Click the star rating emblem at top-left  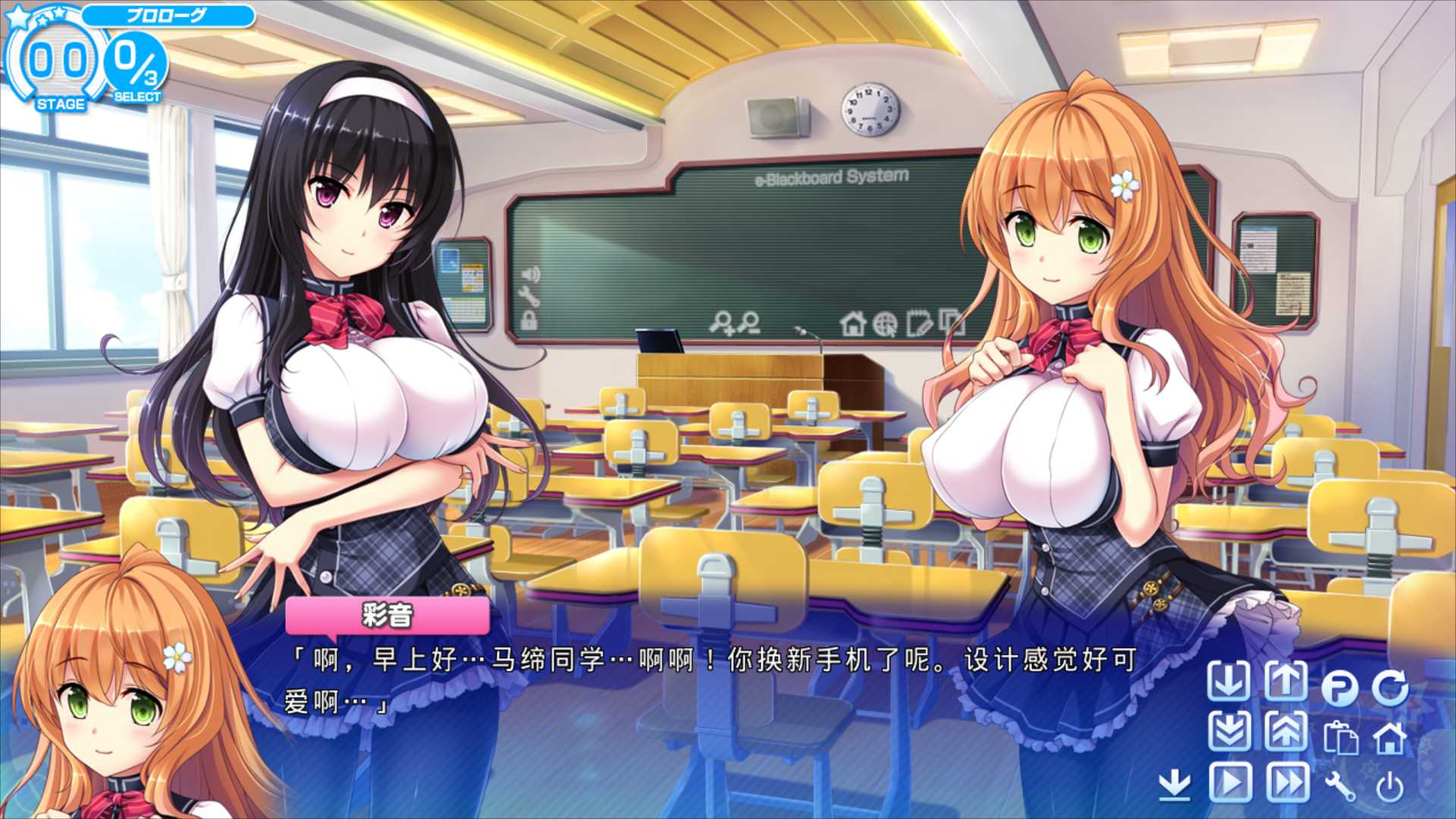[34, 15]
